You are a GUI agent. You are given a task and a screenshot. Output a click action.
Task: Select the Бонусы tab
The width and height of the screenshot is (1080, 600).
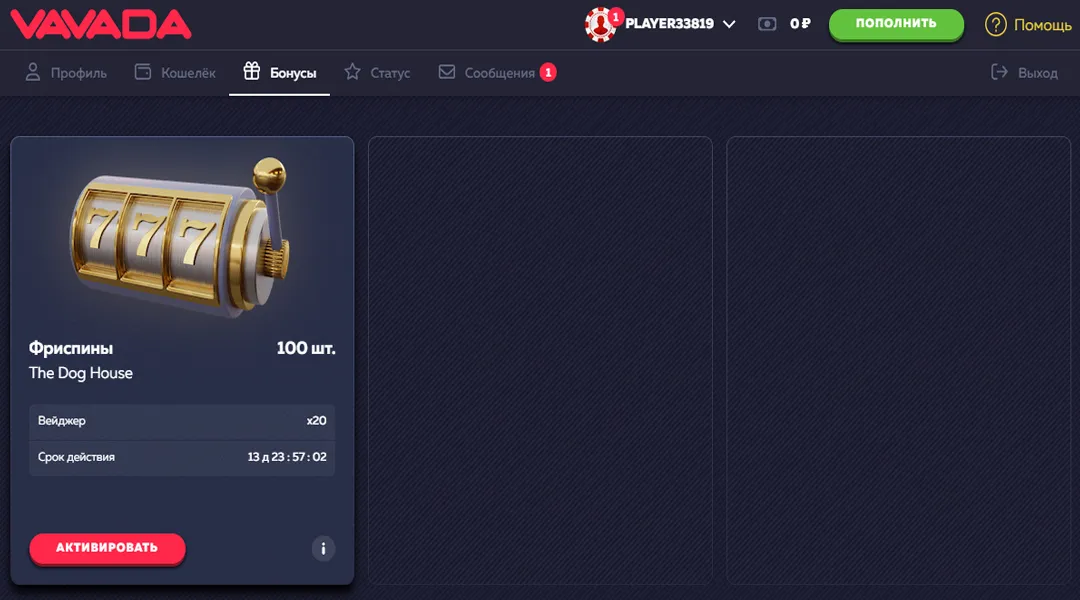coord(280,73)
